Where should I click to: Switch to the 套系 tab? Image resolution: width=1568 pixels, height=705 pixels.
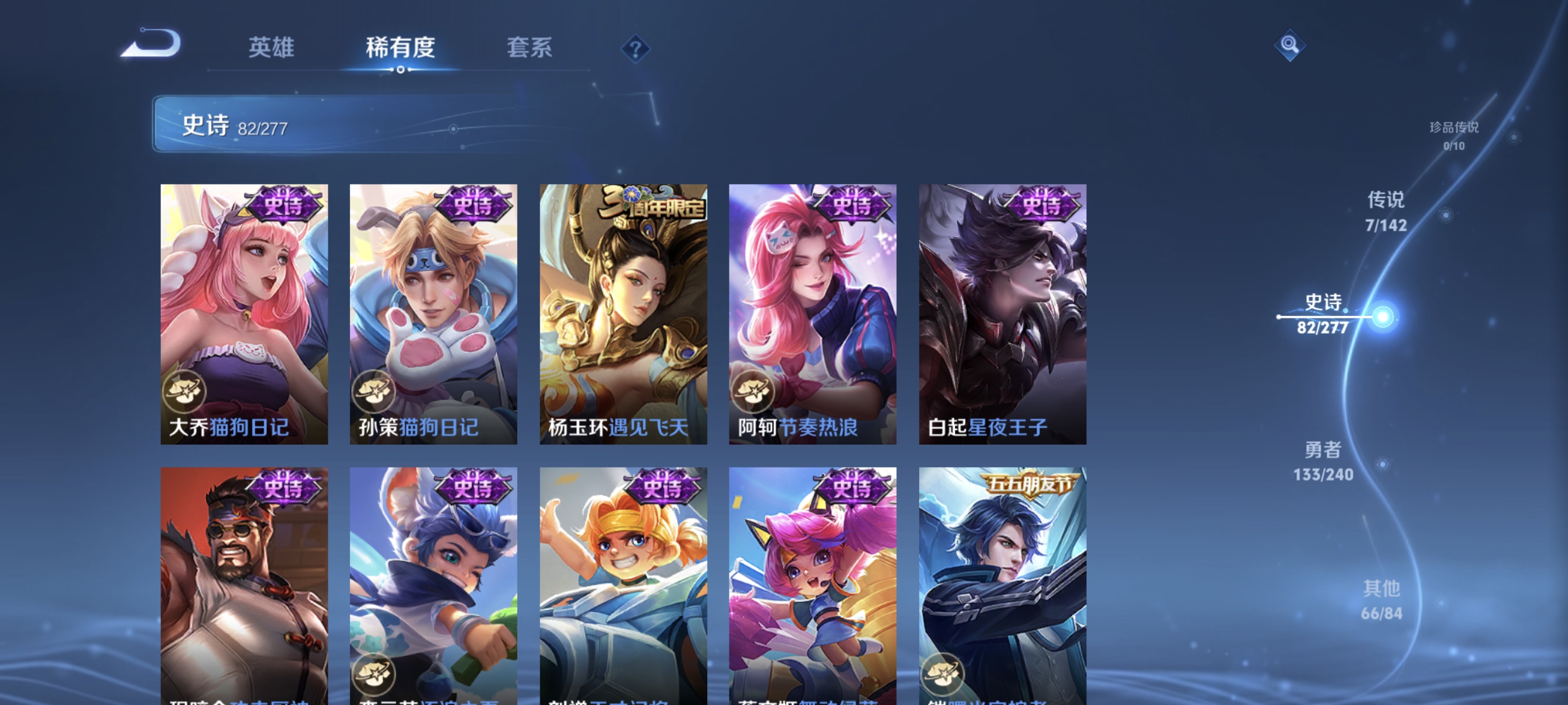[x=531, y=48]
